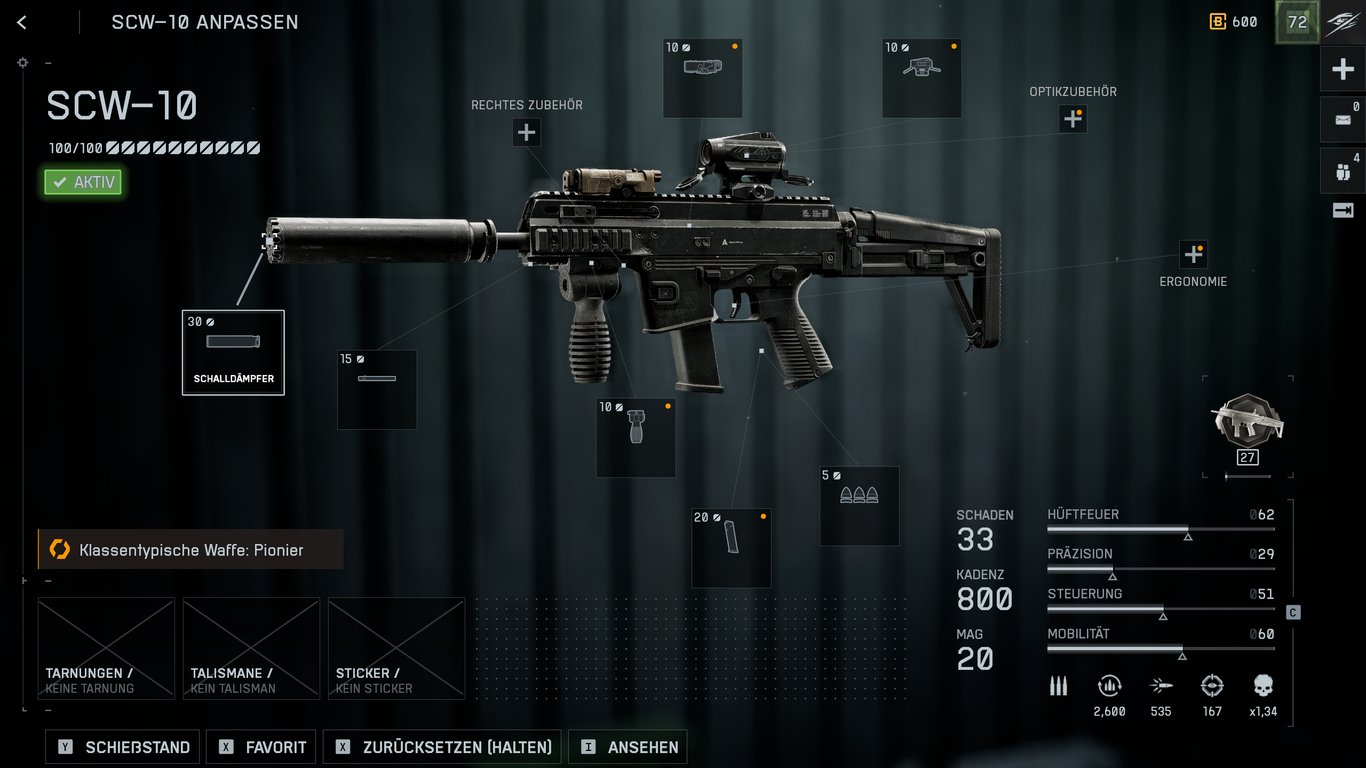Add a Rechtes Zubehör attachment

(527, 132)
